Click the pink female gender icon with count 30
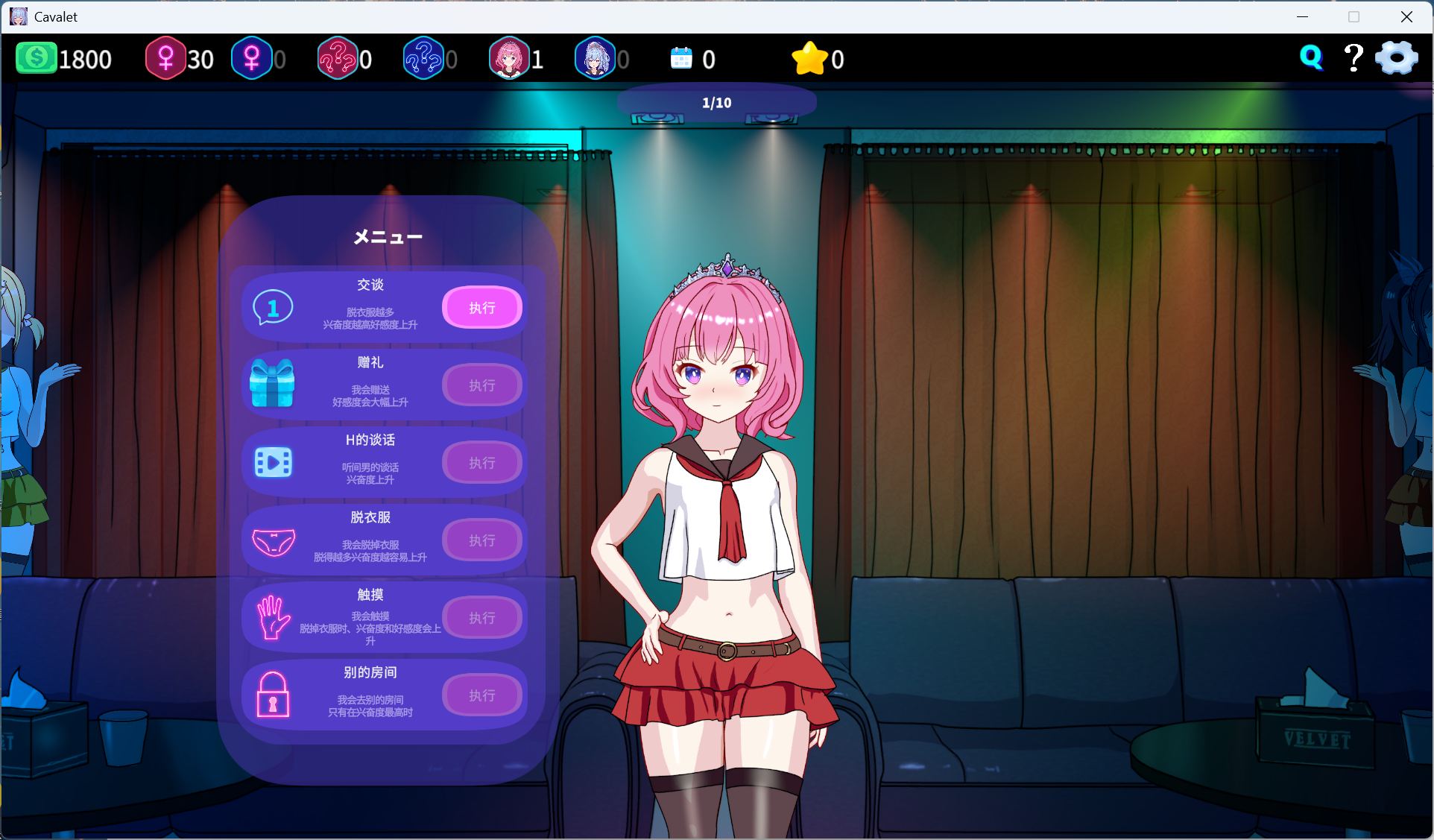This screenshot has width=1434, height=840. pyautogui.click(x=165, y=57)
